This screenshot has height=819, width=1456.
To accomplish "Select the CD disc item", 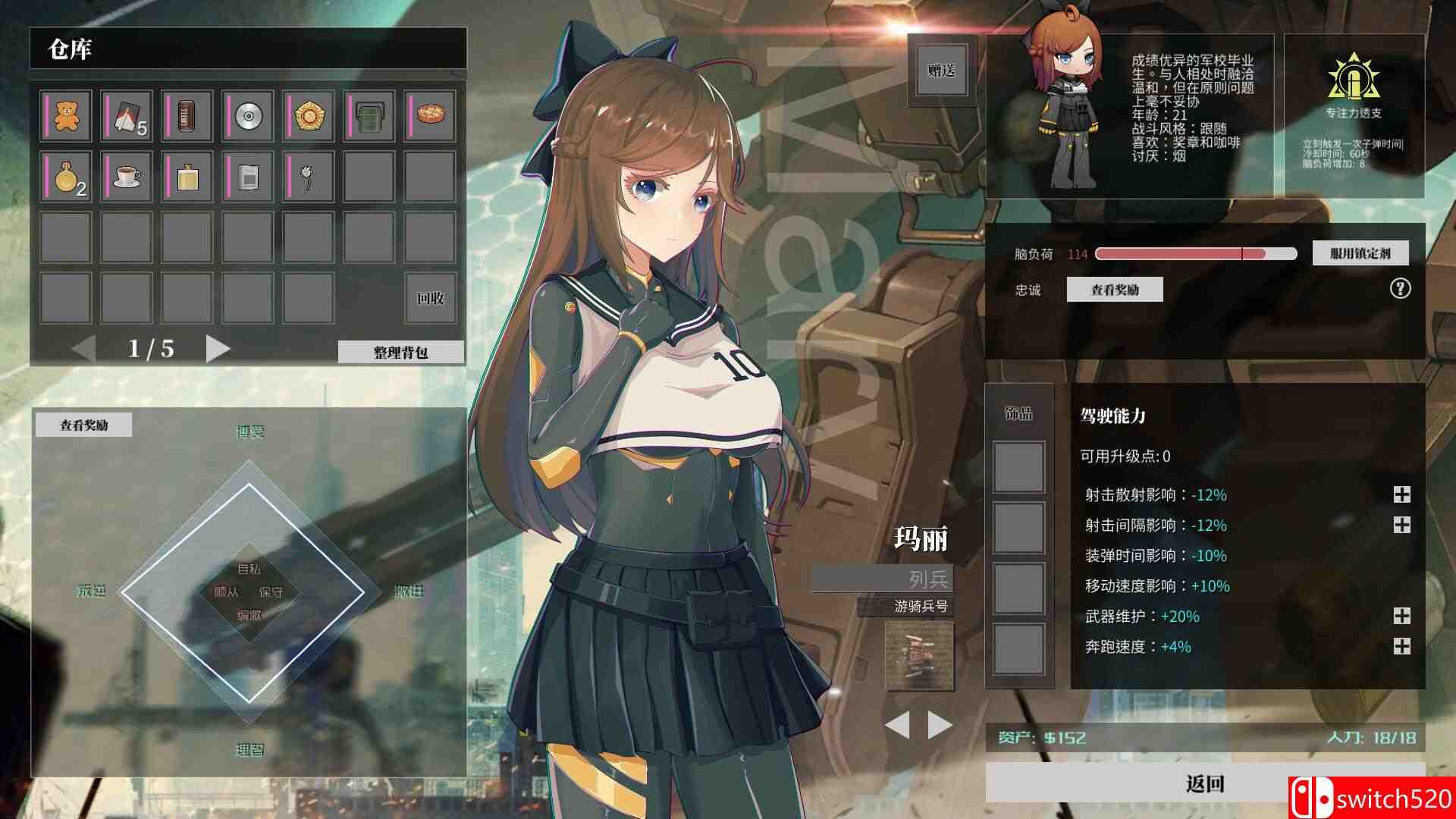I will click(x=247, y=116).
